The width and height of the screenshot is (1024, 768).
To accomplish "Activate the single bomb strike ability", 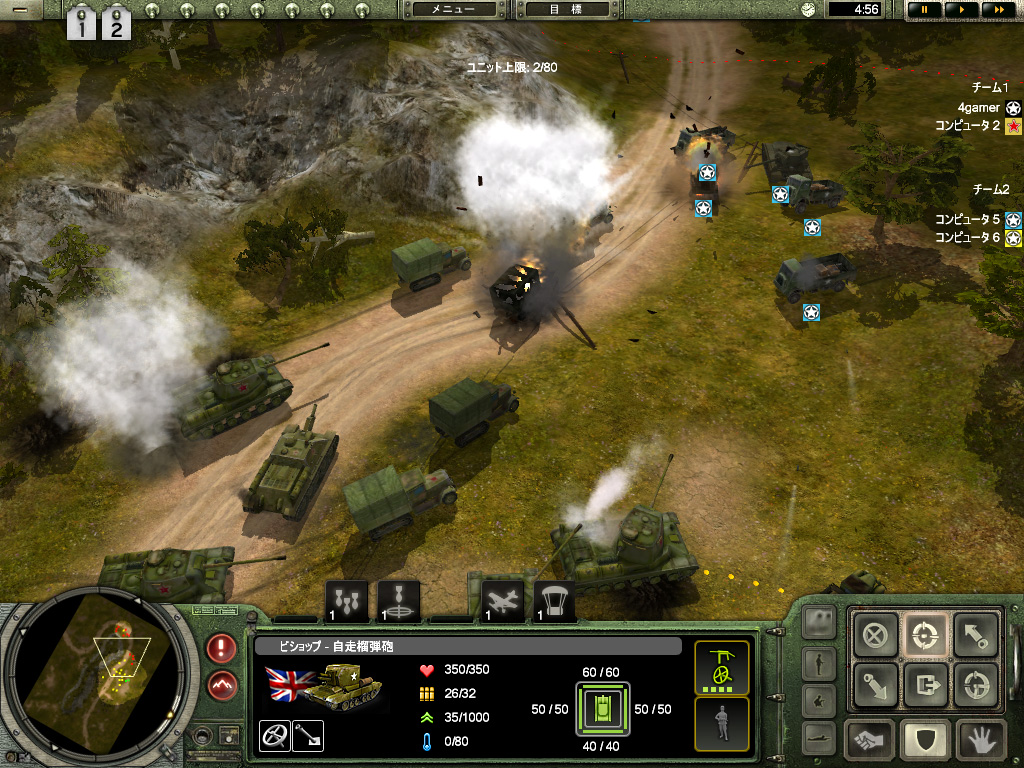I will pyautogui.click(x=399, y=601).
